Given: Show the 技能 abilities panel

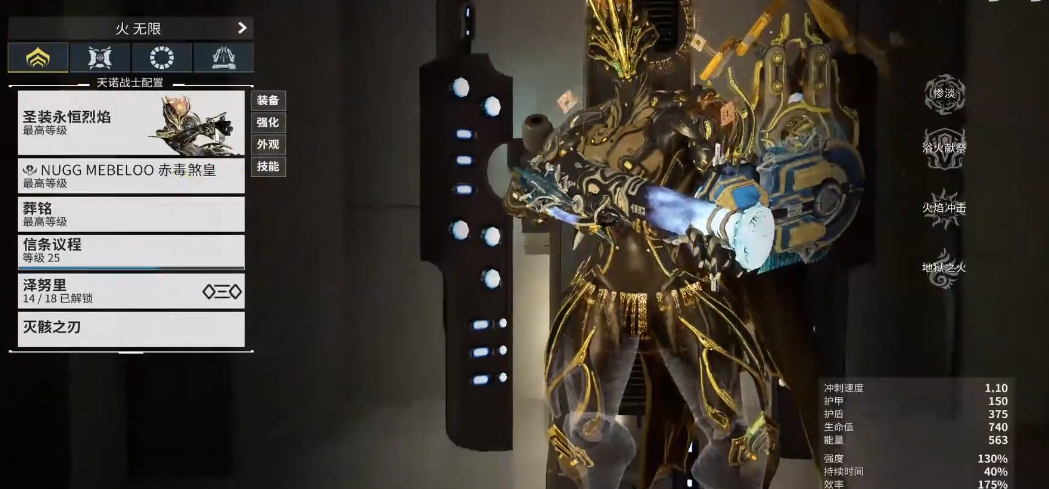Looking at the screenshot, I should pyautogui.click(x=268, y=166).
